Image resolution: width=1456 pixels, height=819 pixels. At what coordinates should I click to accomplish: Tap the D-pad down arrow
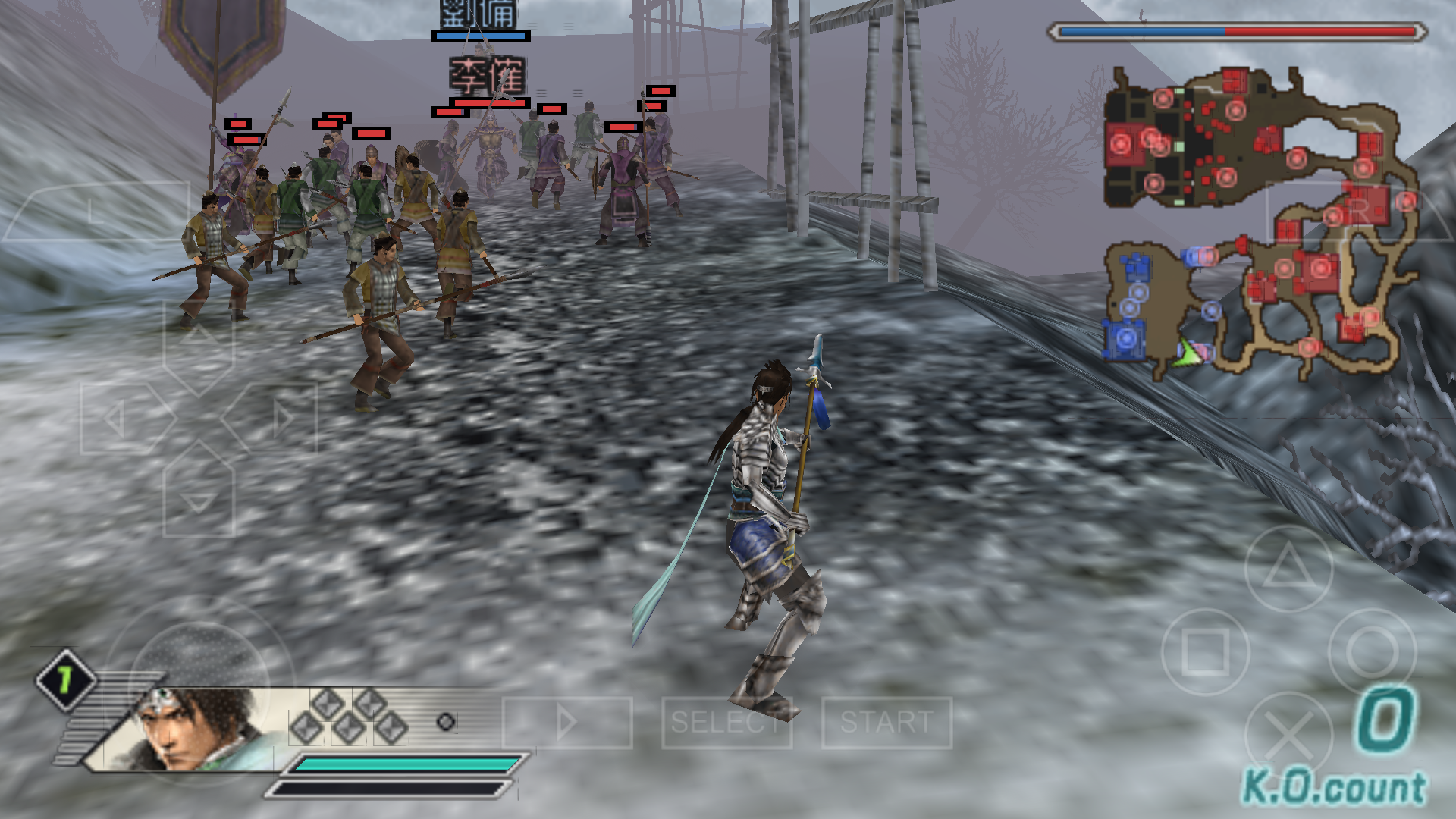point(198,497)
